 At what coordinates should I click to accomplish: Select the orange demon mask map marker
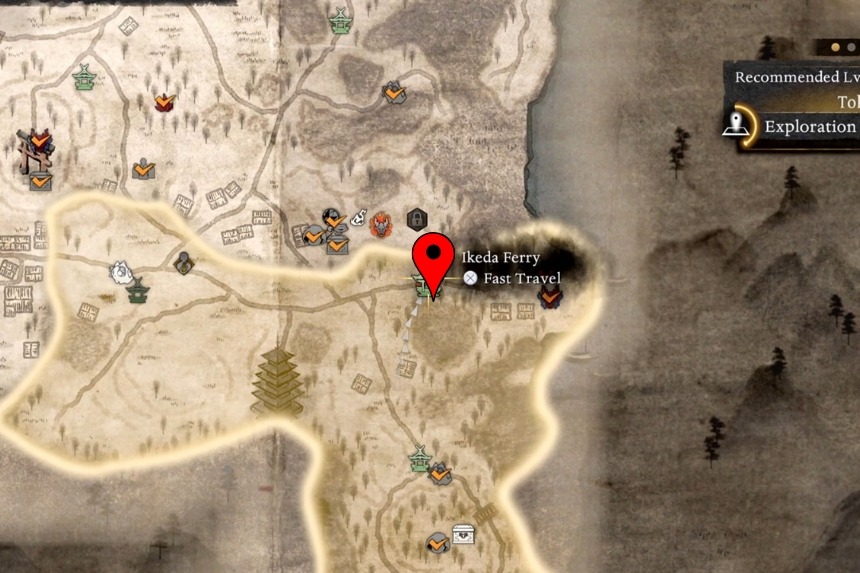[x=381, y=223]
